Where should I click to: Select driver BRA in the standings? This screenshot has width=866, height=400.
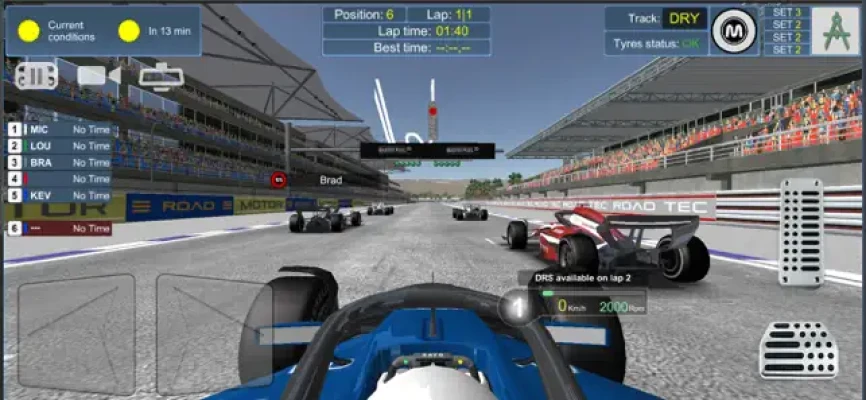pyautogui.click(x=59, y=162)
